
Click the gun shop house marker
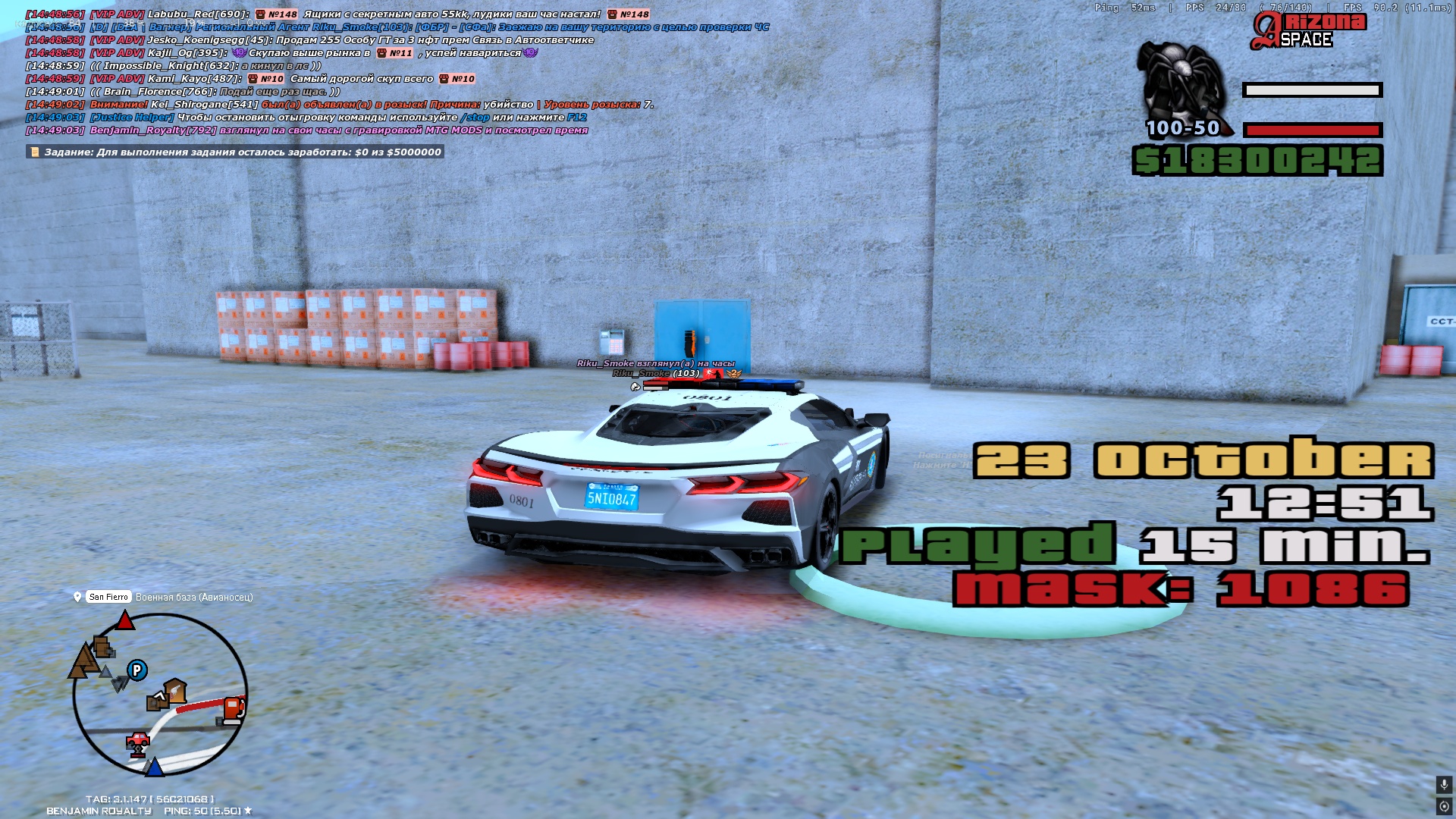tap(174, 690)
